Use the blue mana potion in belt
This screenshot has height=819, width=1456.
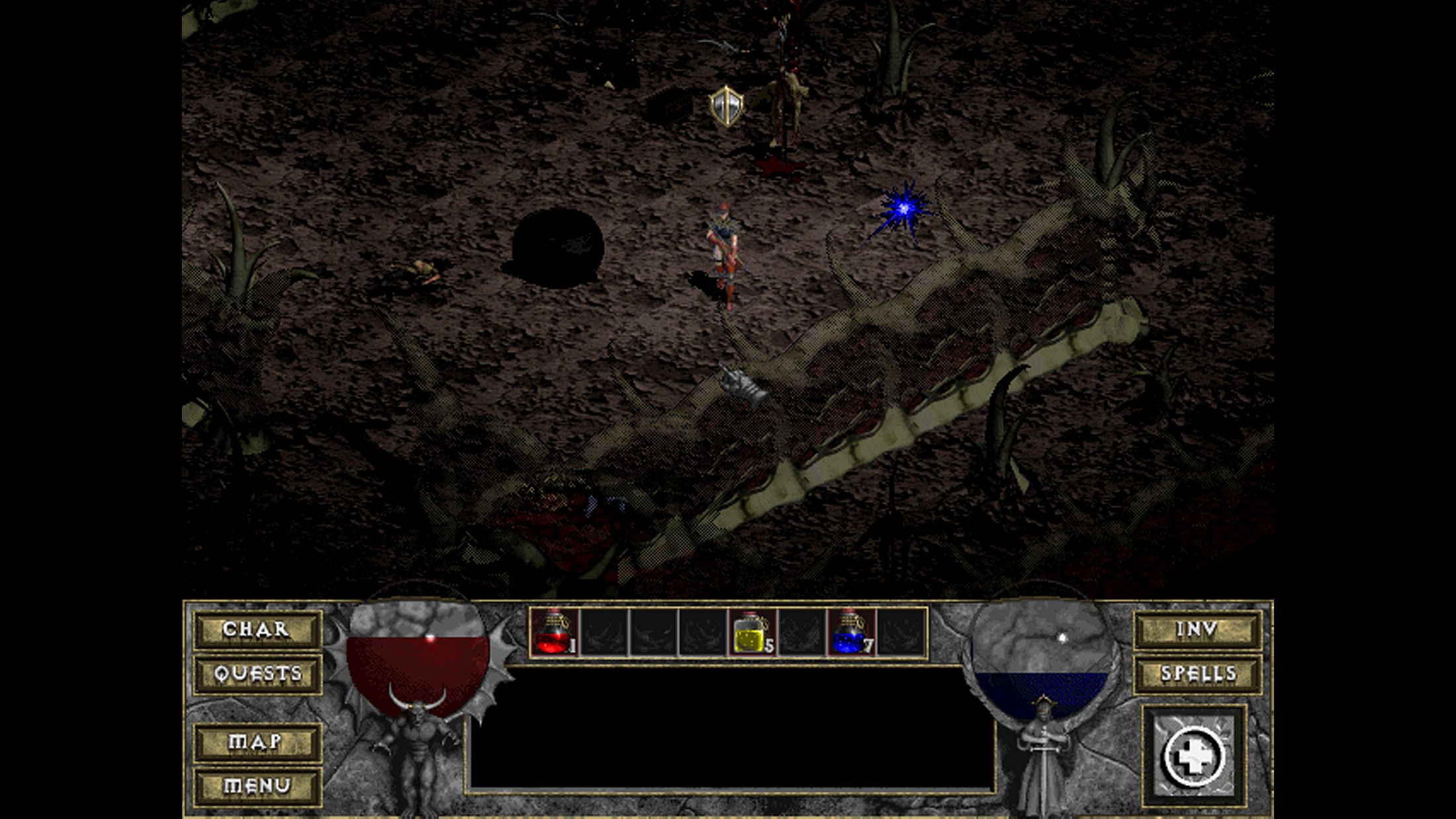(851, 633)
